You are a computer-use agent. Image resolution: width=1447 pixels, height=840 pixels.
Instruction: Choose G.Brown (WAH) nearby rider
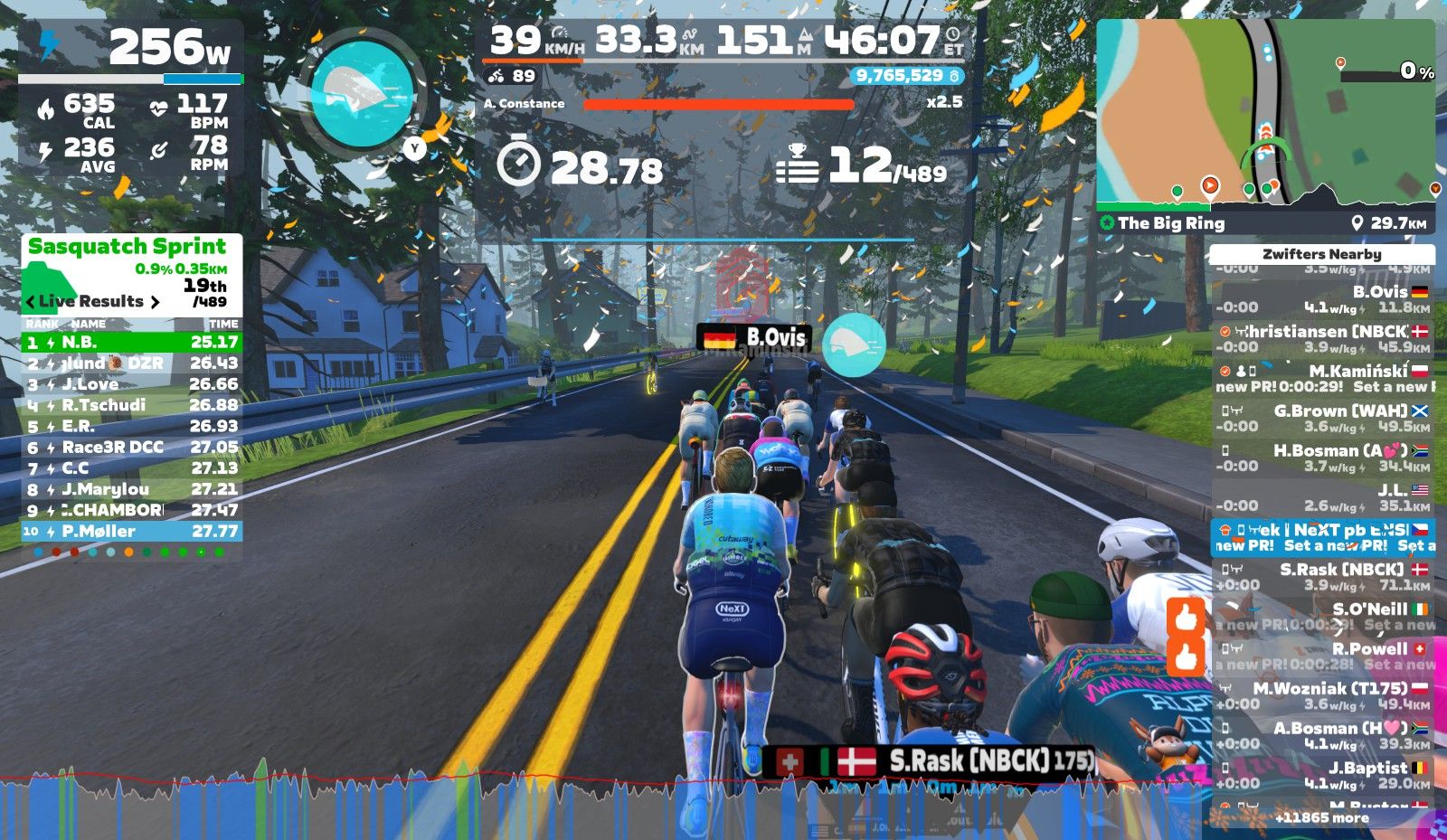click(1322, 418)
